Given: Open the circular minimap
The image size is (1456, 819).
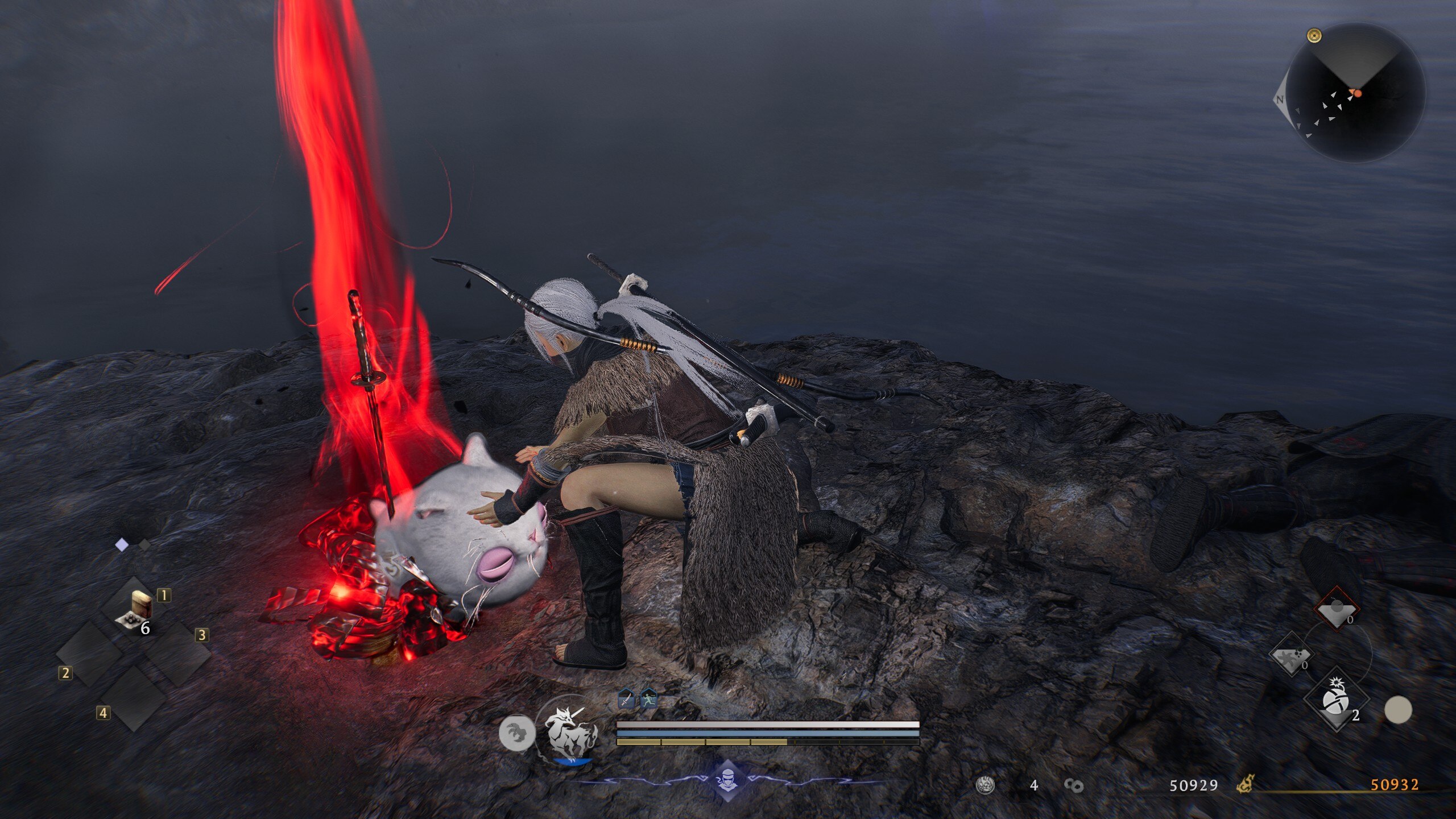Looking at the screenshot, I should tap(1355, 92).
